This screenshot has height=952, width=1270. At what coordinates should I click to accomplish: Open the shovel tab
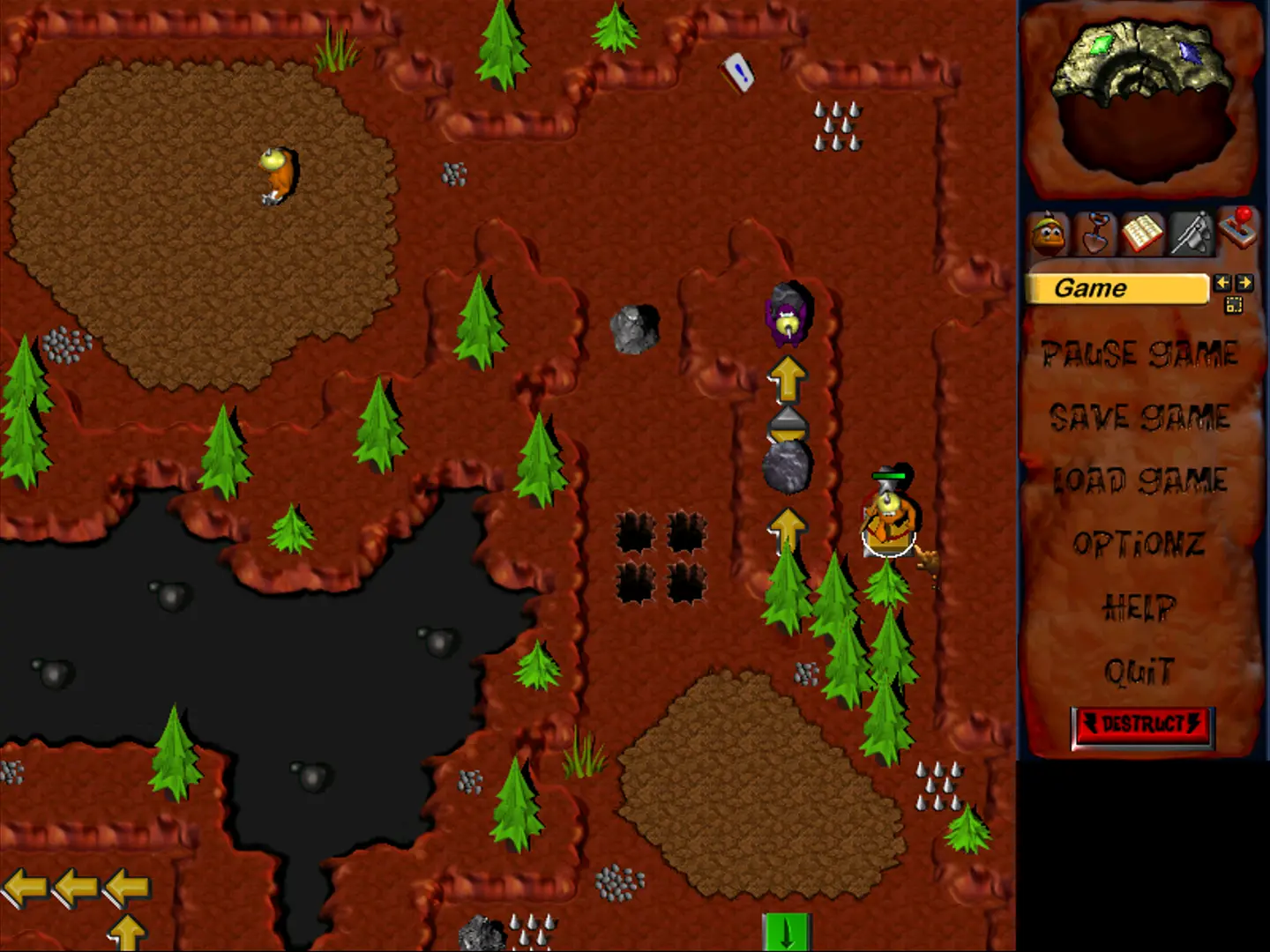pos(1095,234)
